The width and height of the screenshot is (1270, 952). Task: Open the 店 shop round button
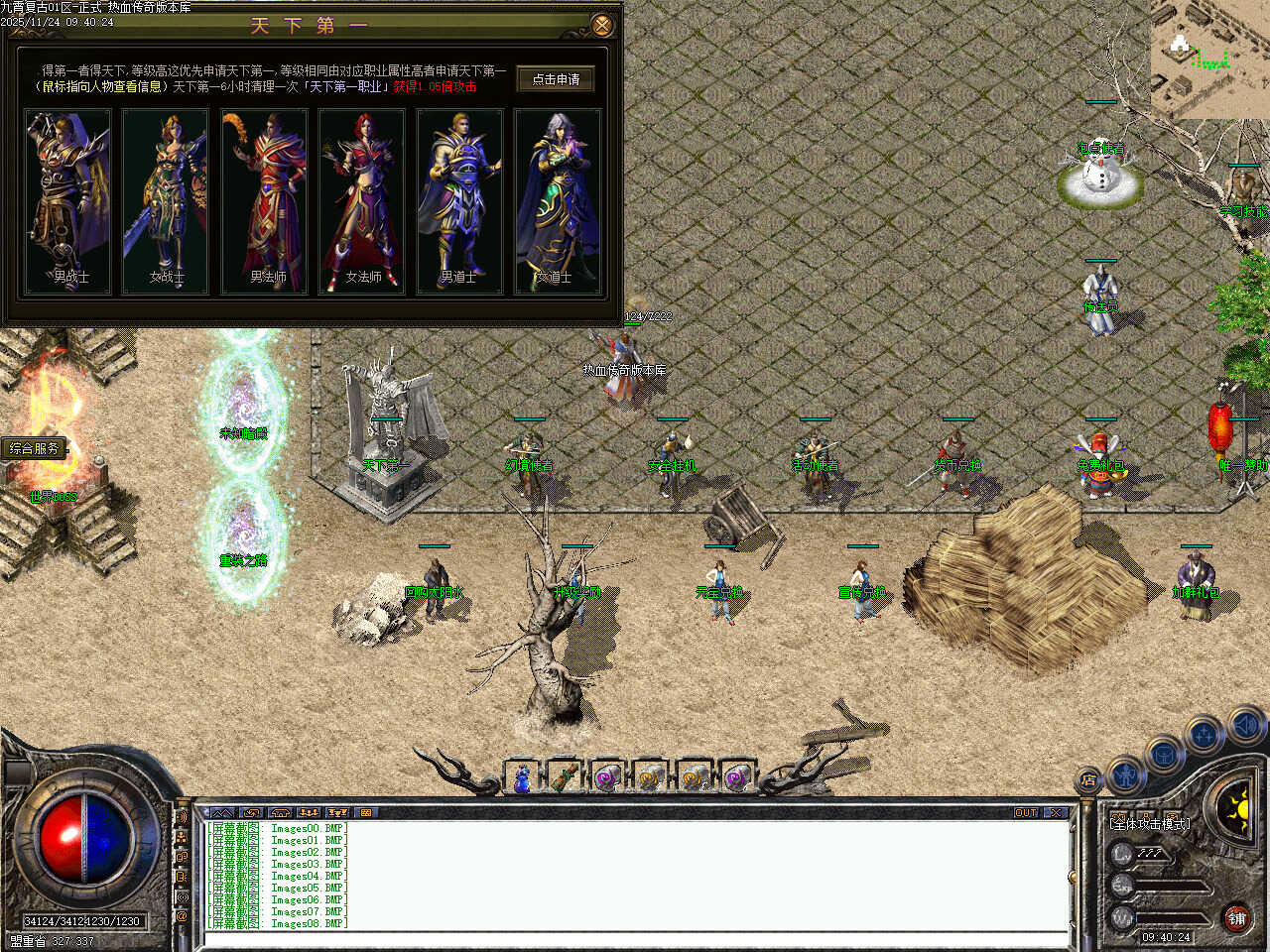[1088, 780]
